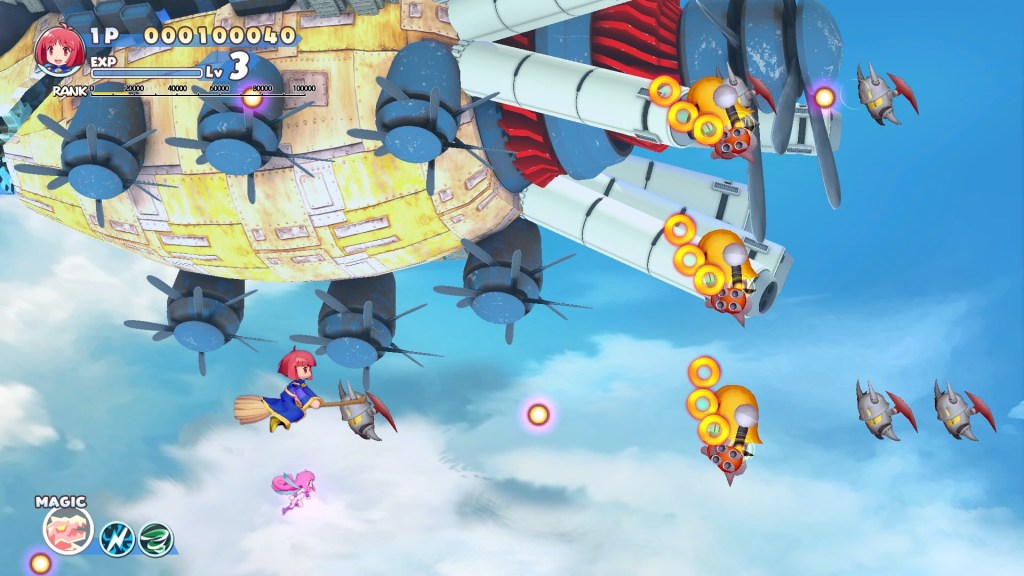
Task: Activate the lightning bolt magic icon
Action: [117, 539]
